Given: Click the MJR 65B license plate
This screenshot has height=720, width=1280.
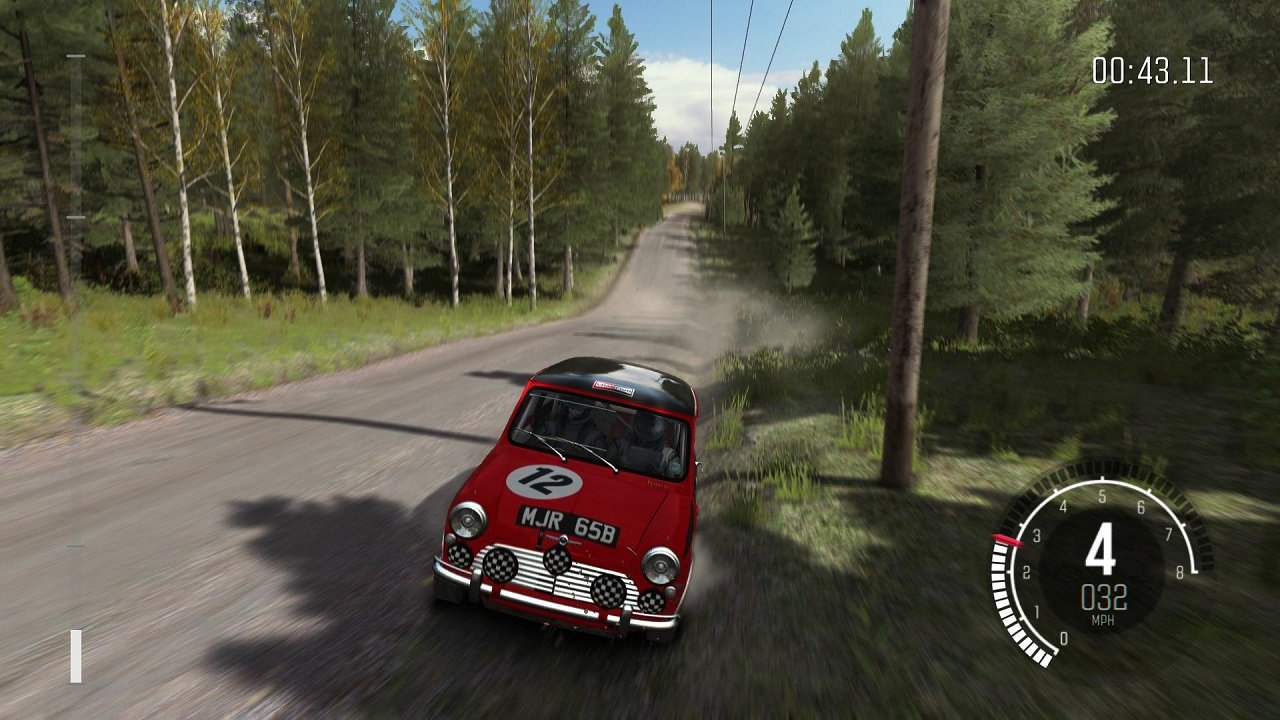Looking at the screenshot, I should [570, 523].
